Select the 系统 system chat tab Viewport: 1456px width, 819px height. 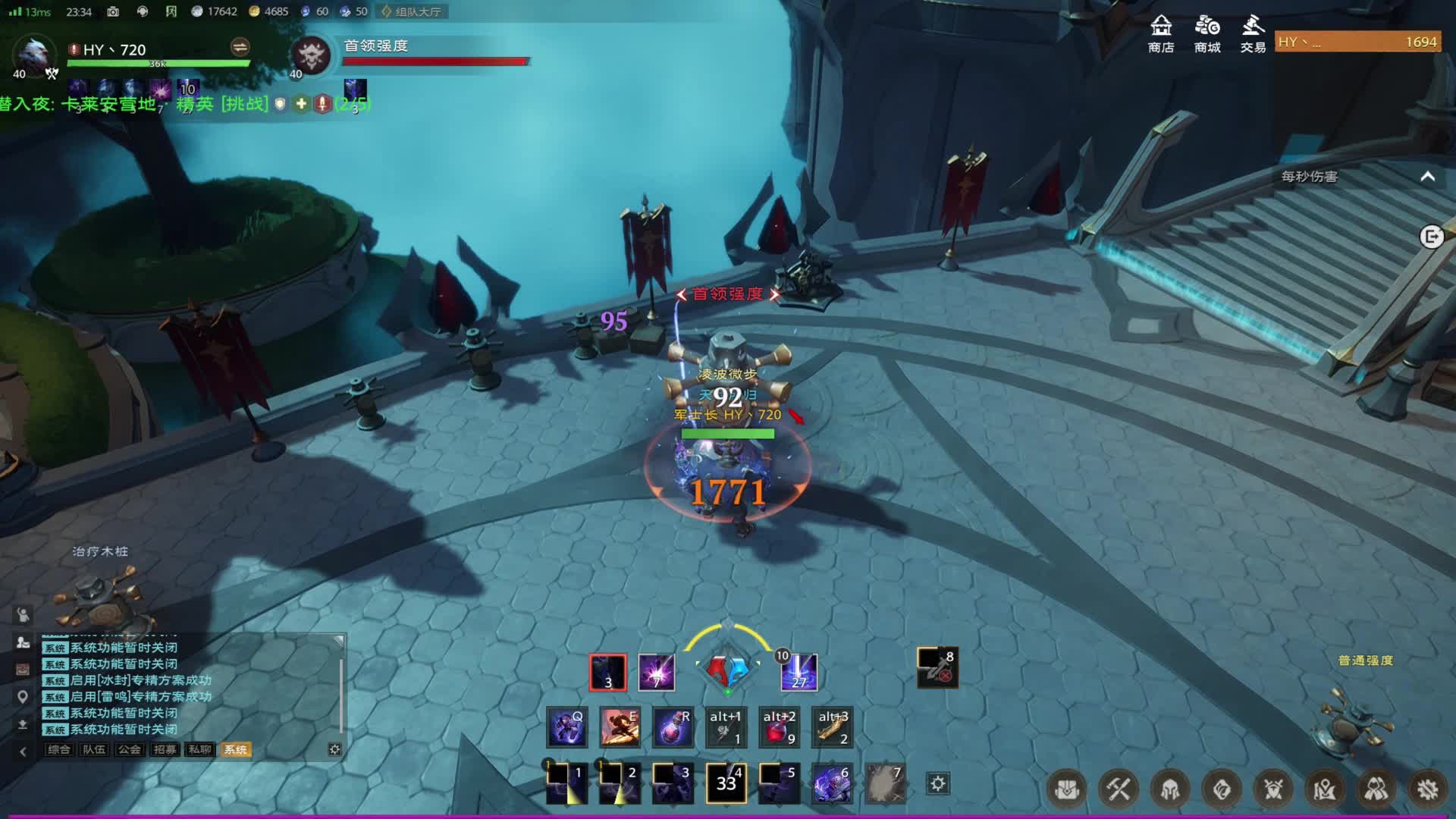coord(235,749)
